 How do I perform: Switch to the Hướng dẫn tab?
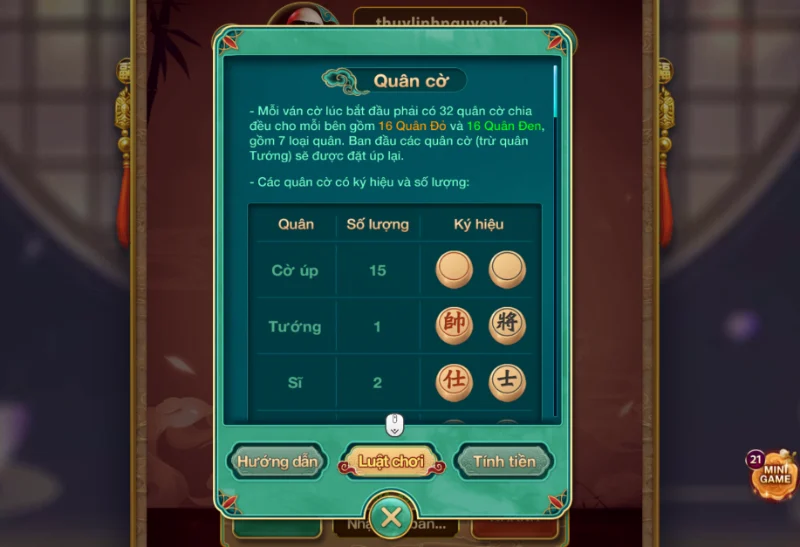click(x=278, y=462)
